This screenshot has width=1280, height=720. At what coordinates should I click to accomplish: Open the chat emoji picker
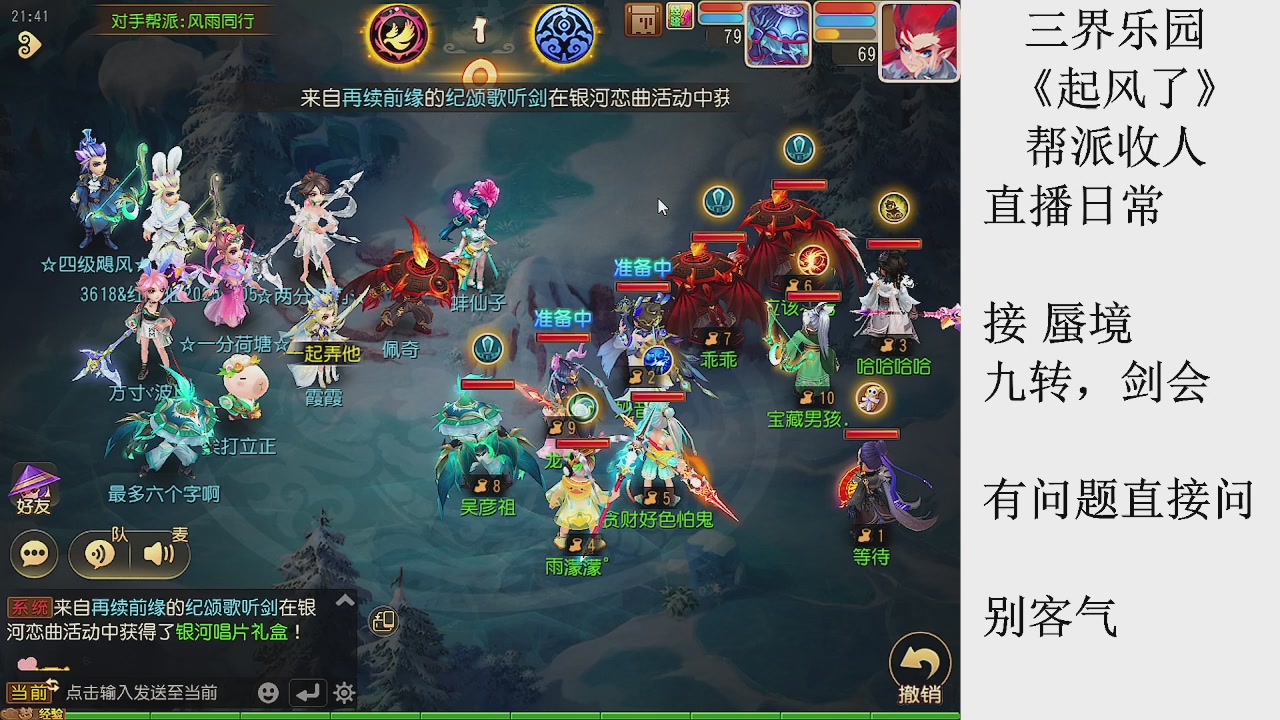tap(267, 691)
